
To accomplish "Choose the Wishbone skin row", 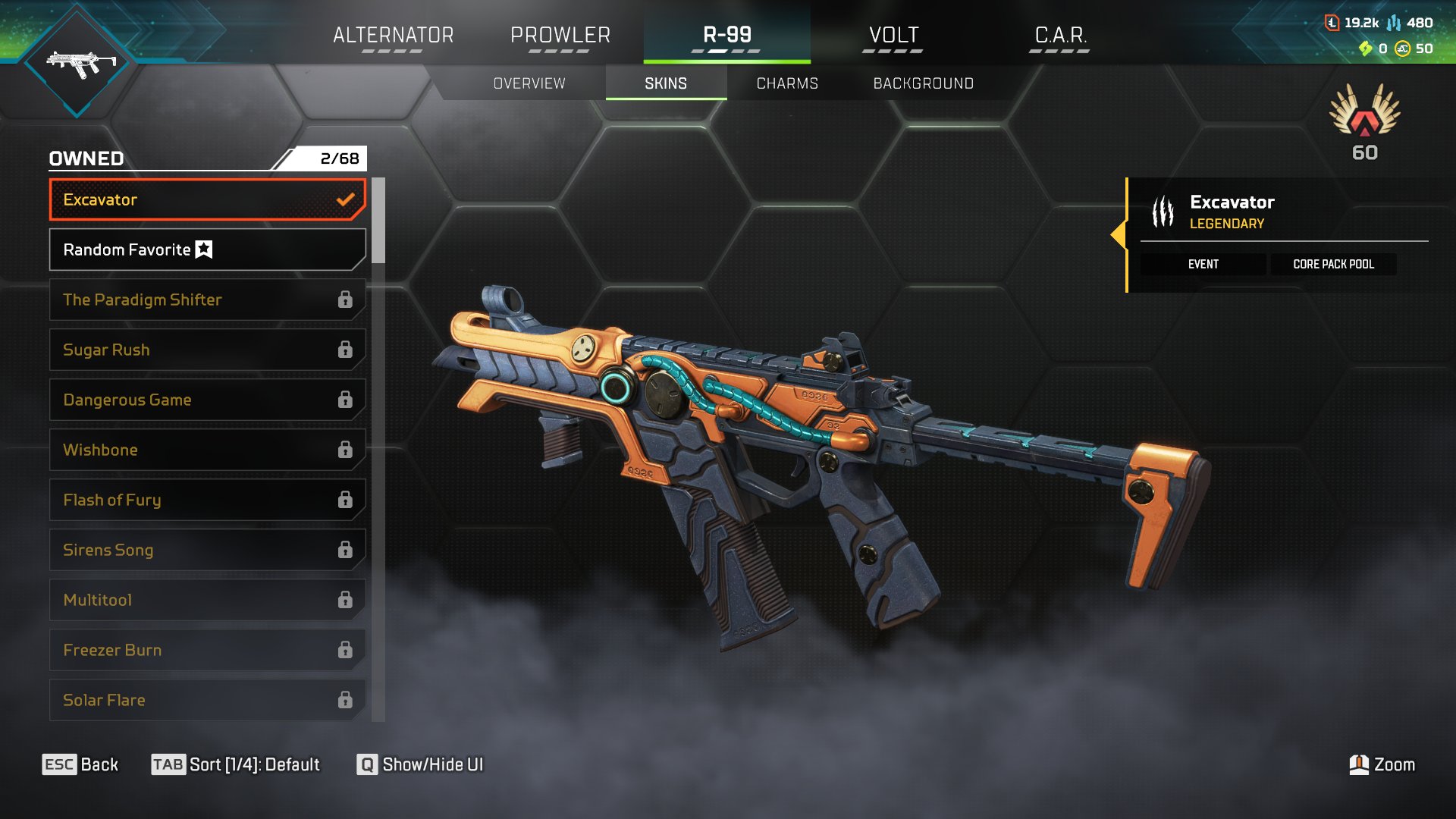I will (x=207, y=450).
